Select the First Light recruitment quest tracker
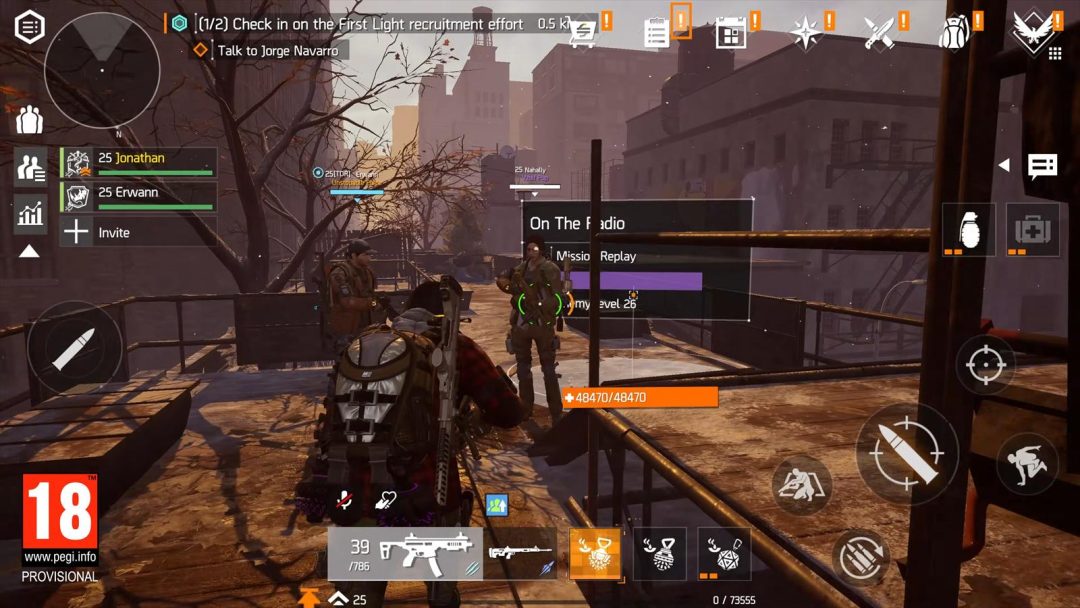This screenshot has height=608, width=1080. point(360,24)
